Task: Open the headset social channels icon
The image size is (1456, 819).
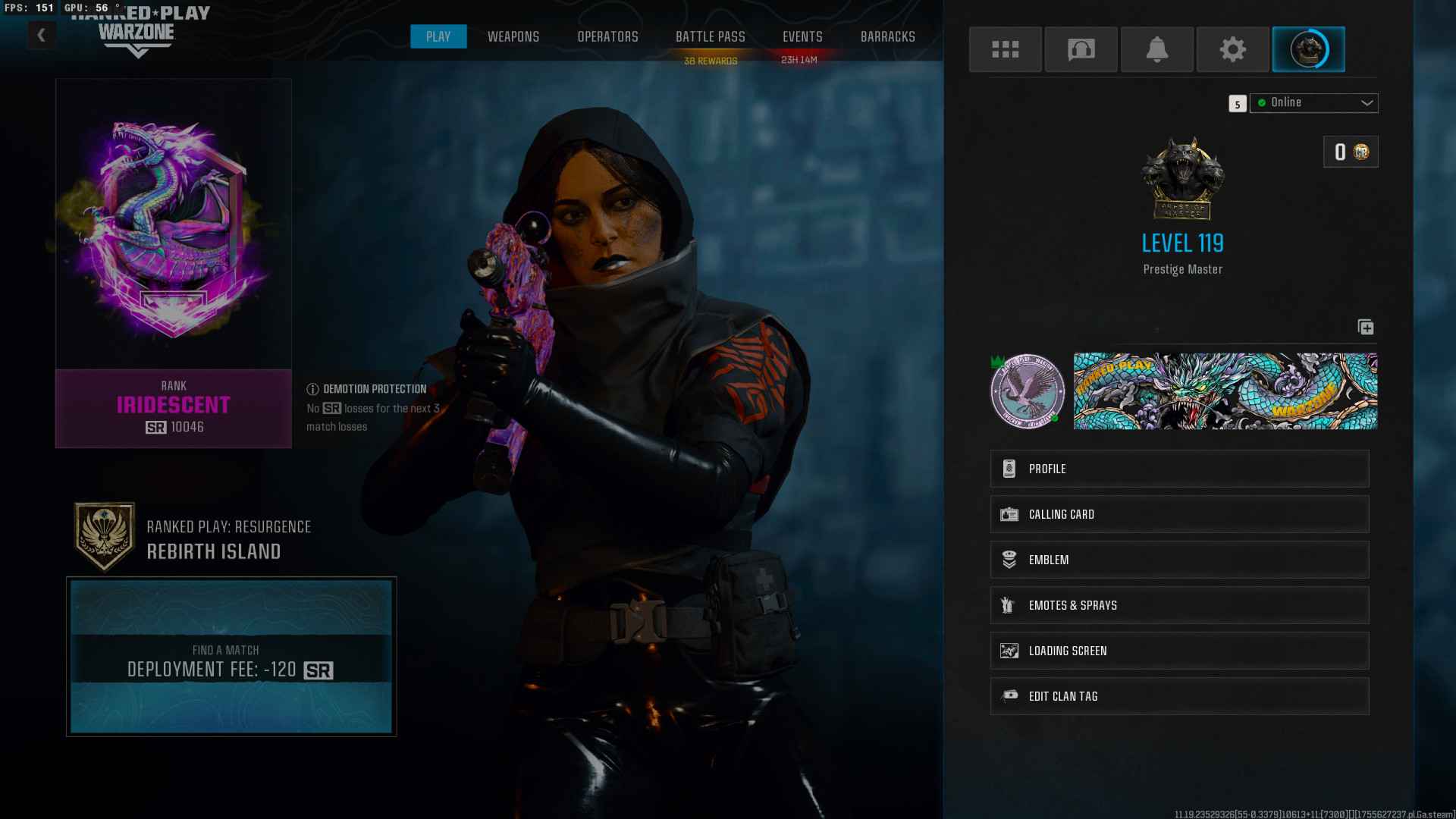Action: point(1081,49)
